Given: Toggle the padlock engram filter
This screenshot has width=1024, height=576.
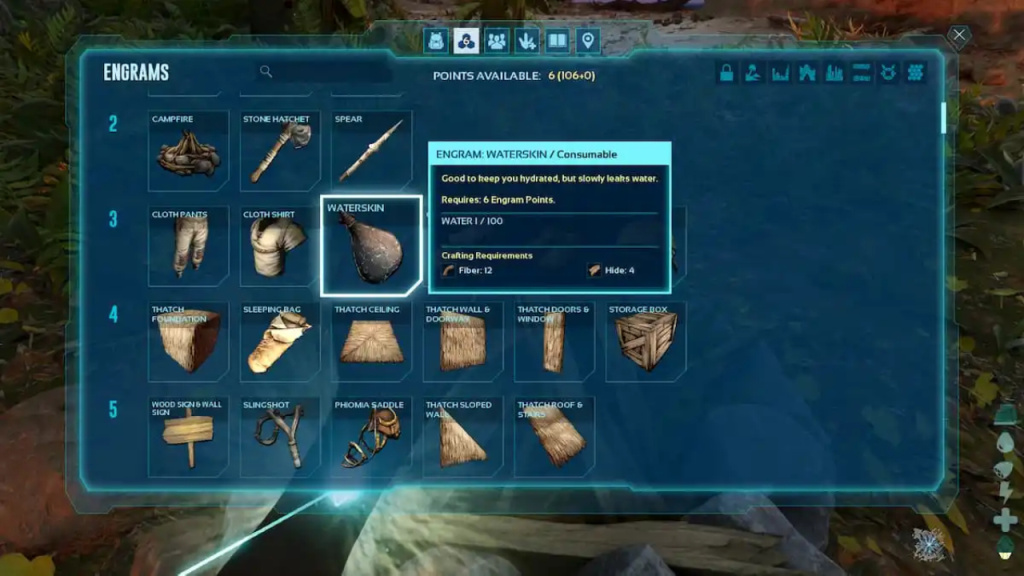Looking at the screenshot, I should click(x=727, y=73).
